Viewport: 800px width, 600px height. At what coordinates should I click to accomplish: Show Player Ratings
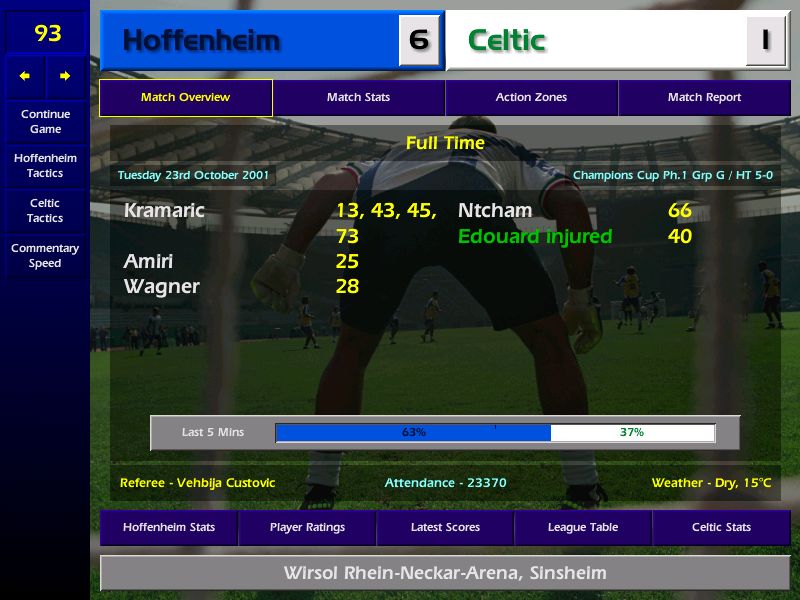click(x=307, y=528)
